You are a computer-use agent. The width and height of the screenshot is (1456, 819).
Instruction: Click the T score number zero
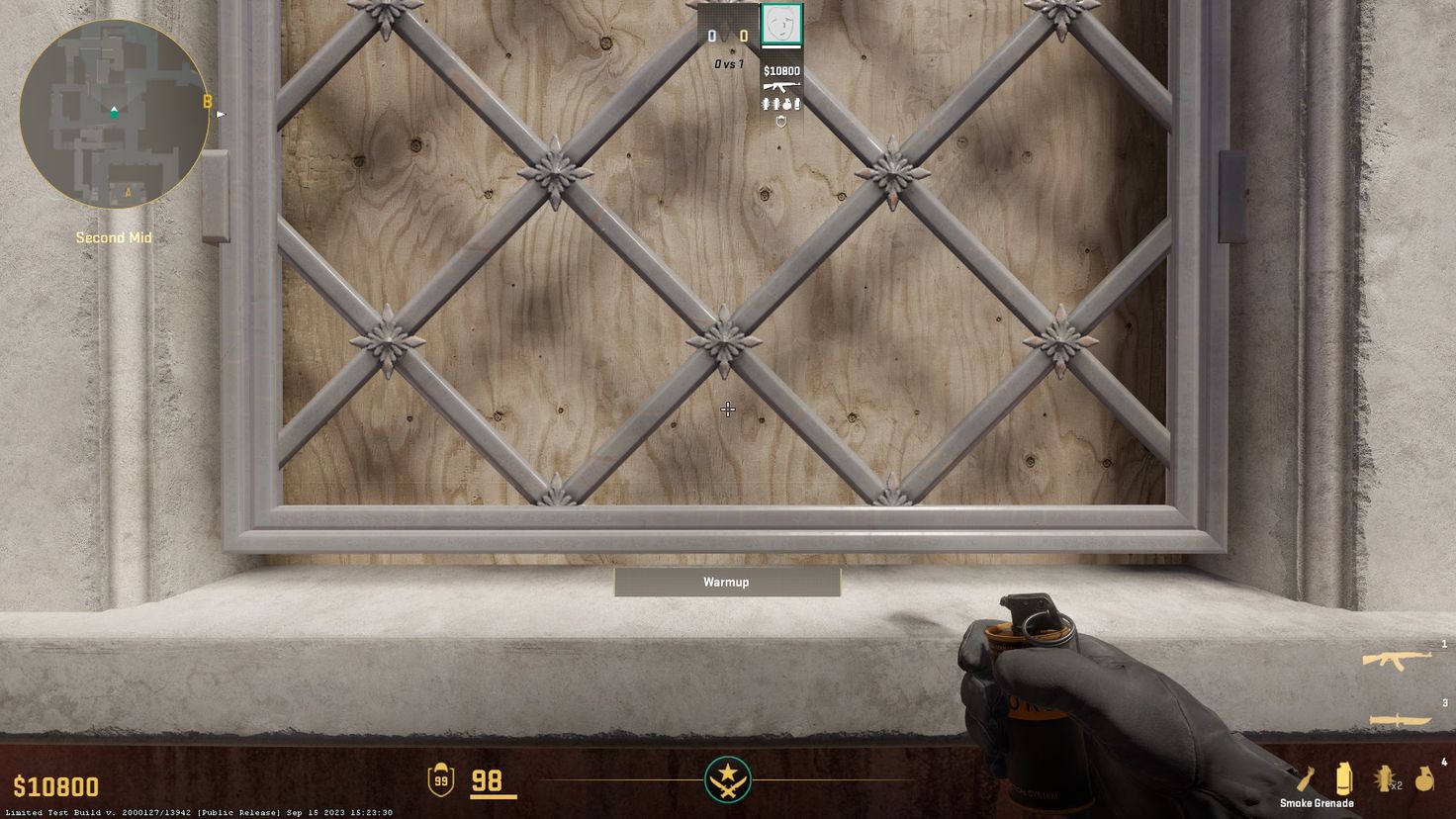pos(743,34)
